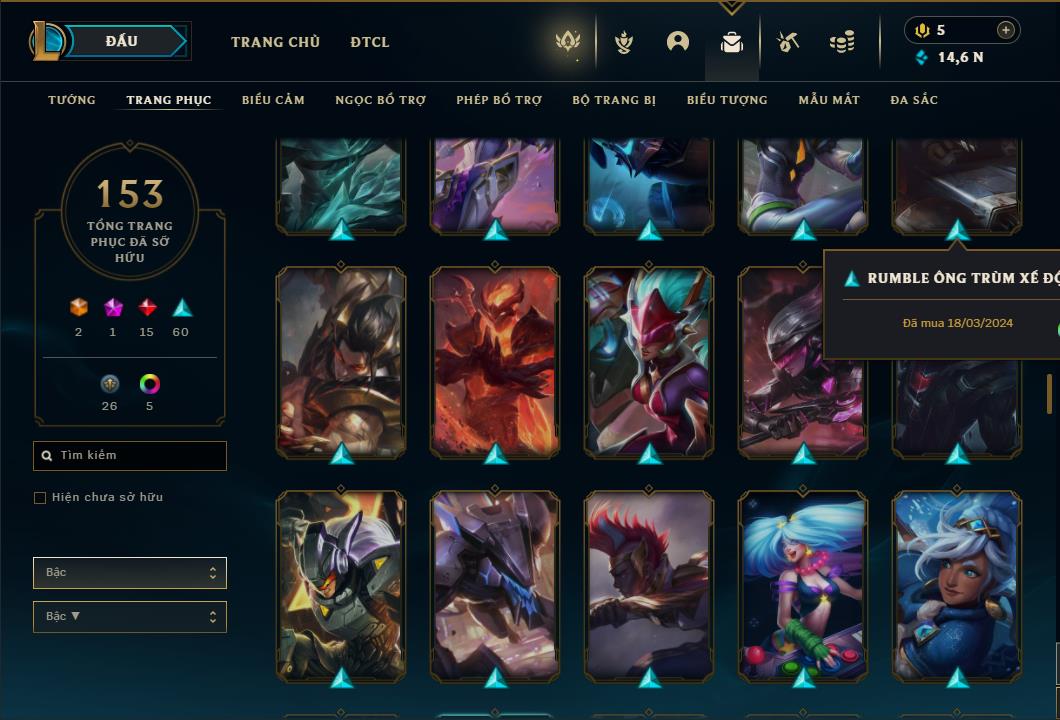This screenshot has width=1060, height=720.
Task: Open the MẪU MẮT tab
Action: click(x=829, y=100)
